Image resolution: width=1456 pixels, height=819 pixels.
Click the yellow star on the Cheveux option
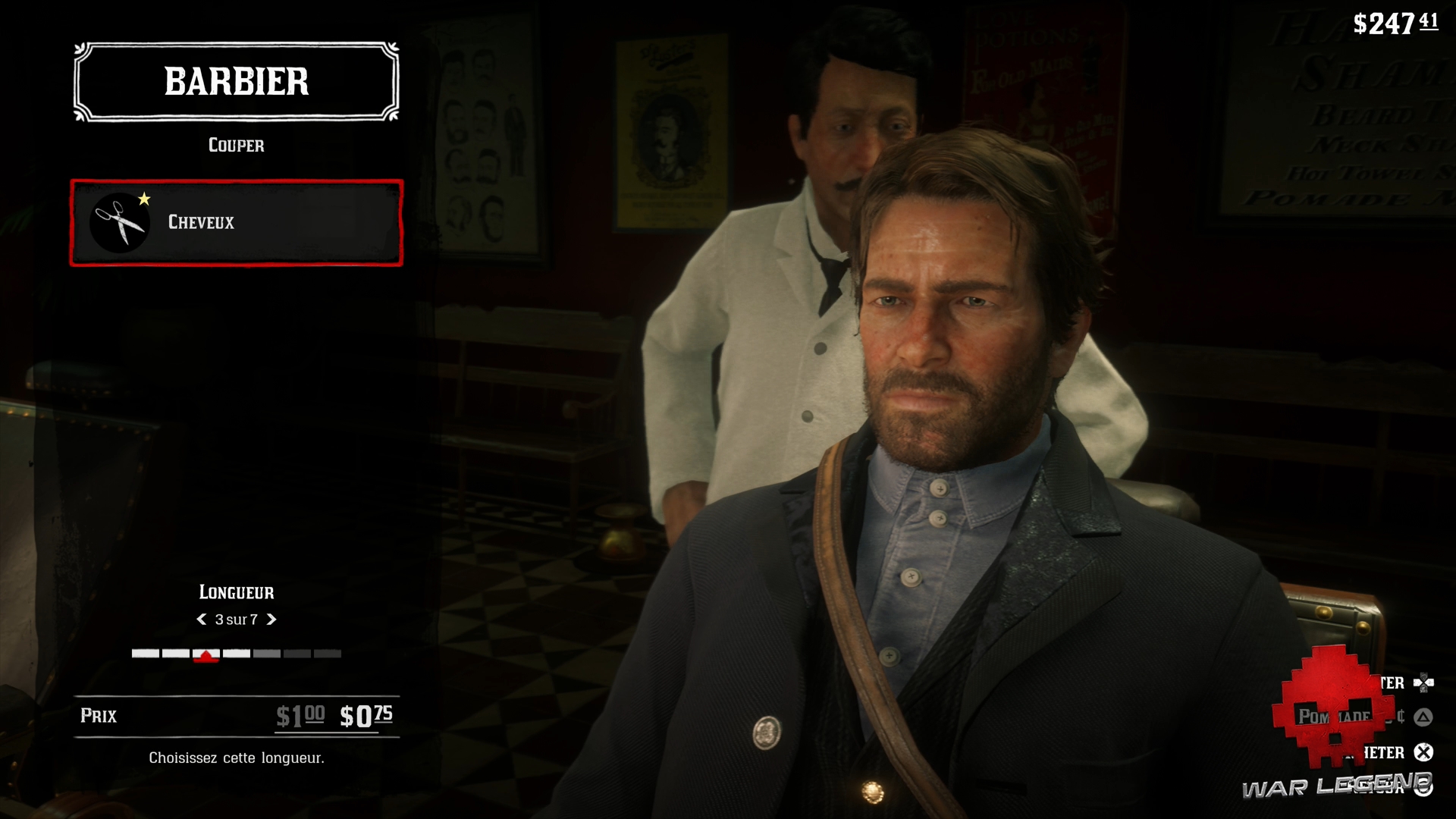(x=144, y=199)
